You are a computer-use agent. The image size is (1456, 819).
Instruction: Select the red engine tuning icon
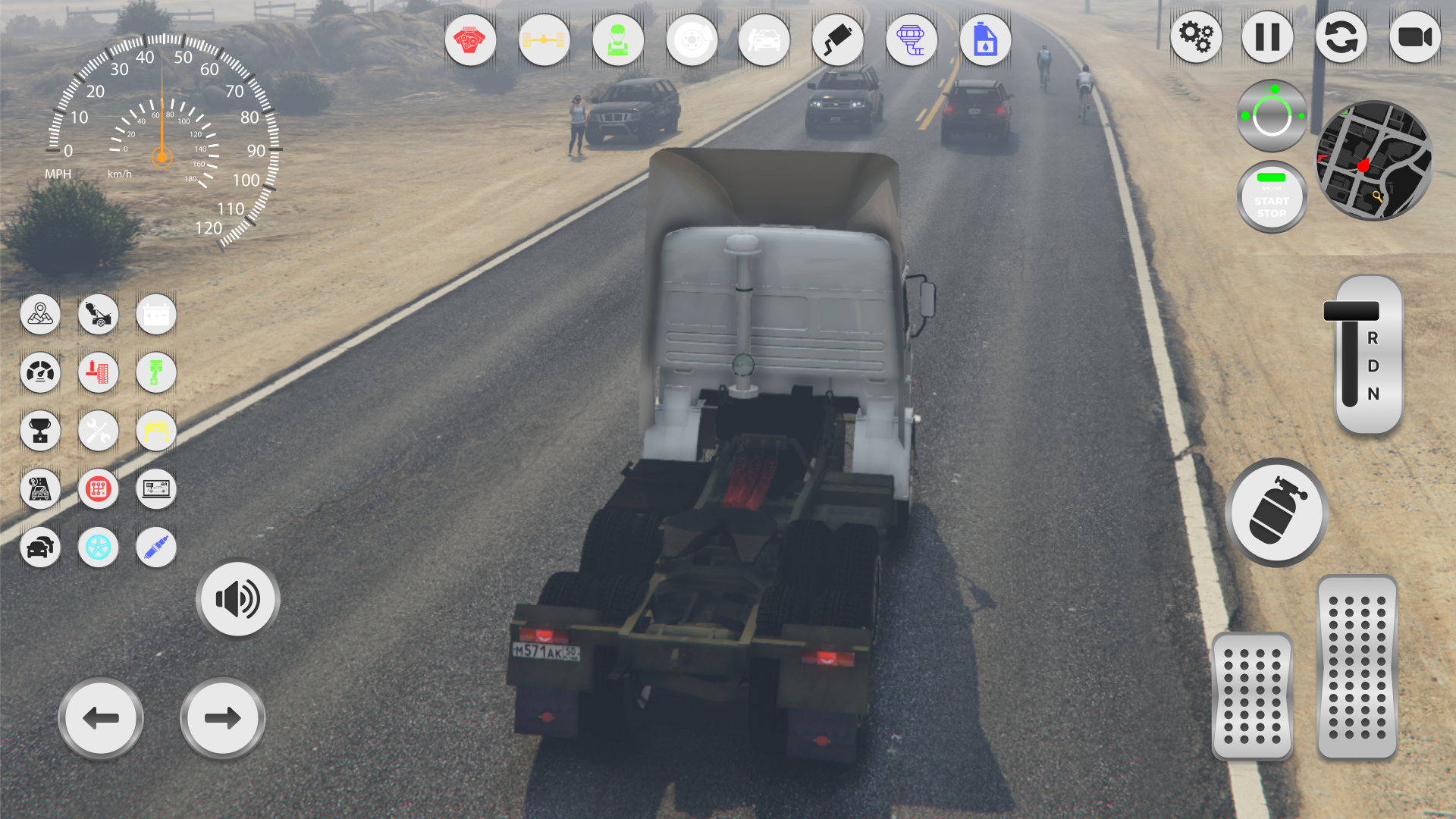[x=470, y=39]
